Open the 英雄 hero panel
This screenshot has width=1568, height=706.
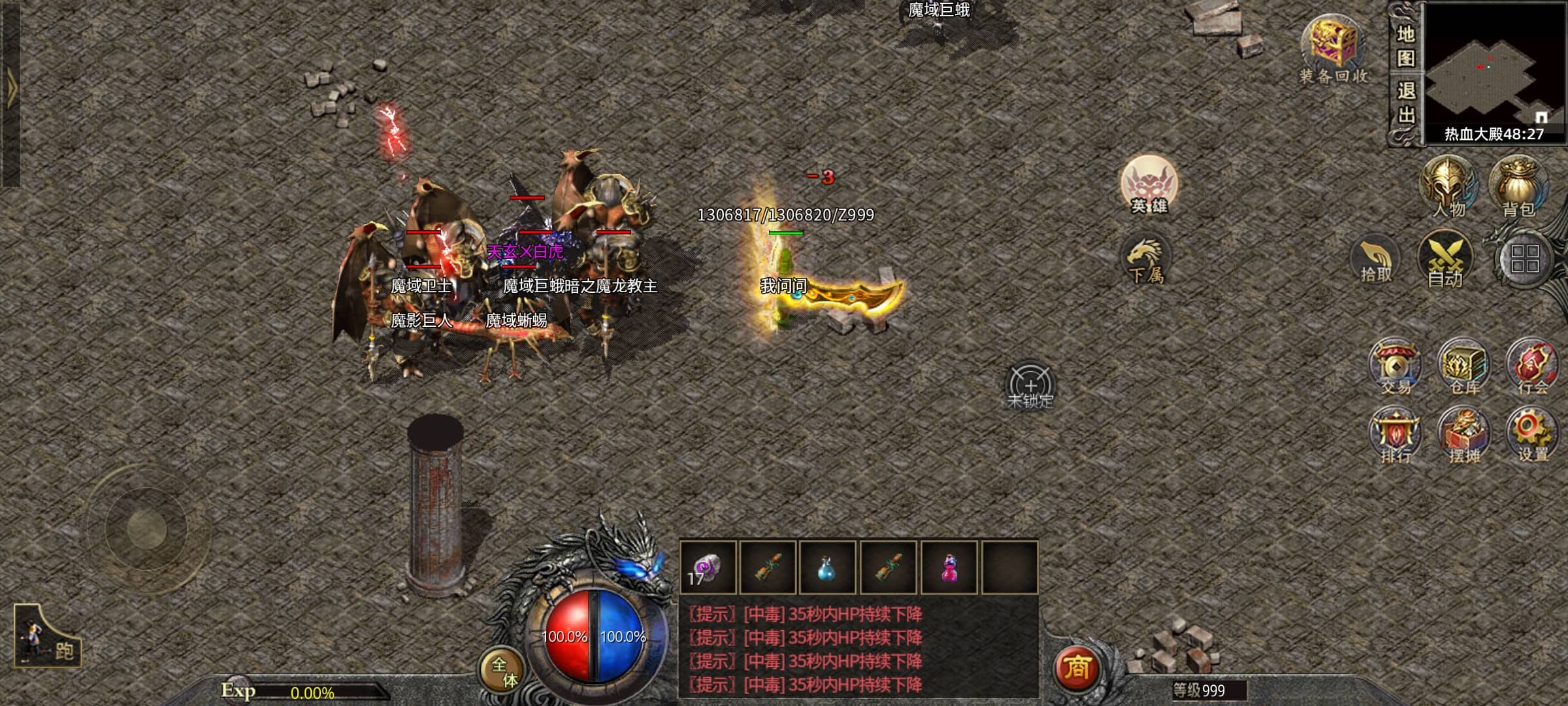pos(1149,185)
